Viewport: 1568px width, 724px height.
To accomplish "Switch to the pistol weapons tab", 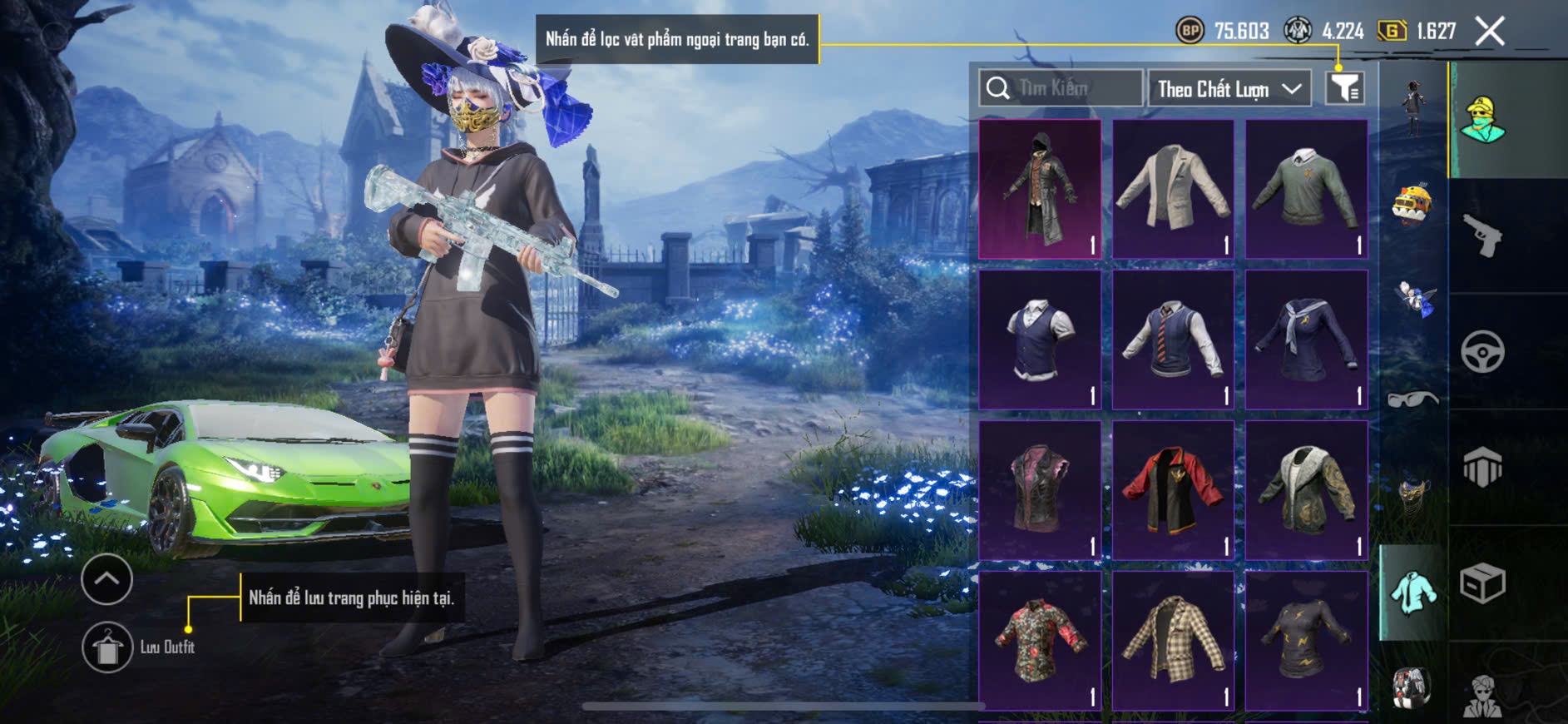I will pyautogui.click(x=1483, y=236).
